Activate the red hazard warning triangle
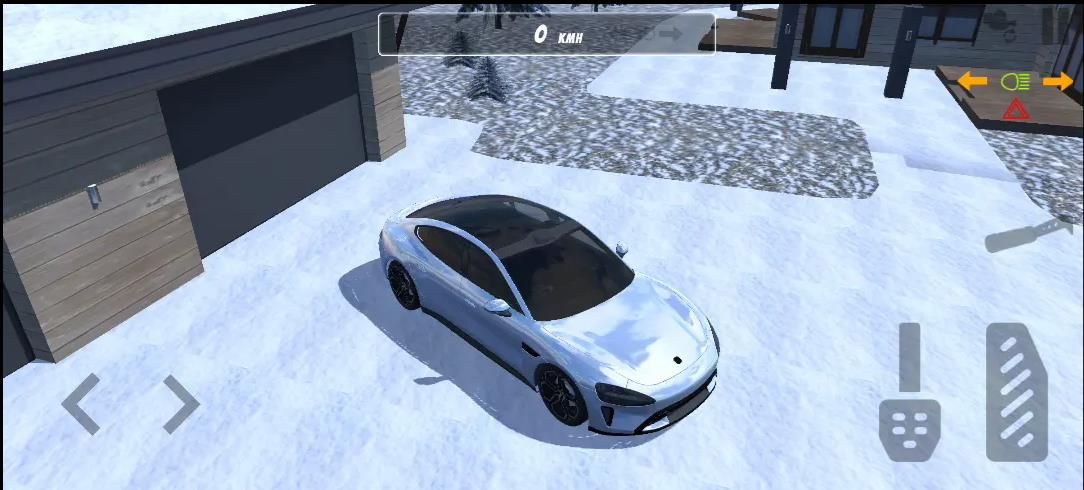Viewport: 1084px width, 490px height. [x=1016, y=109]
